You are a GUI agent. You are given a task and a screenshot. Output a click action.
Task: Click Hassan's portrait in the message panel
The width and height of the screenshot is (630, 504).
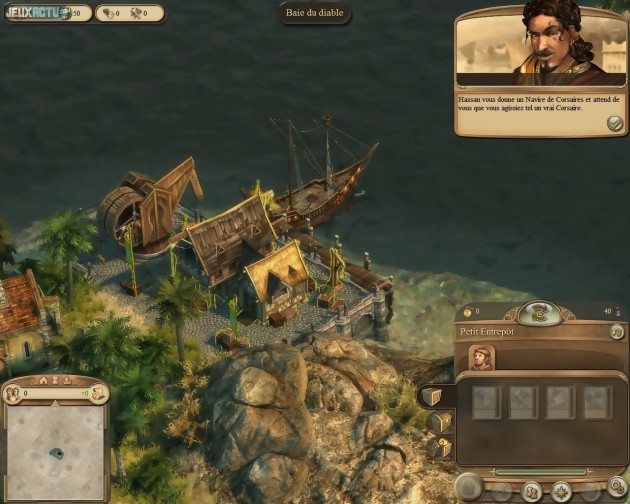point(556,44)
